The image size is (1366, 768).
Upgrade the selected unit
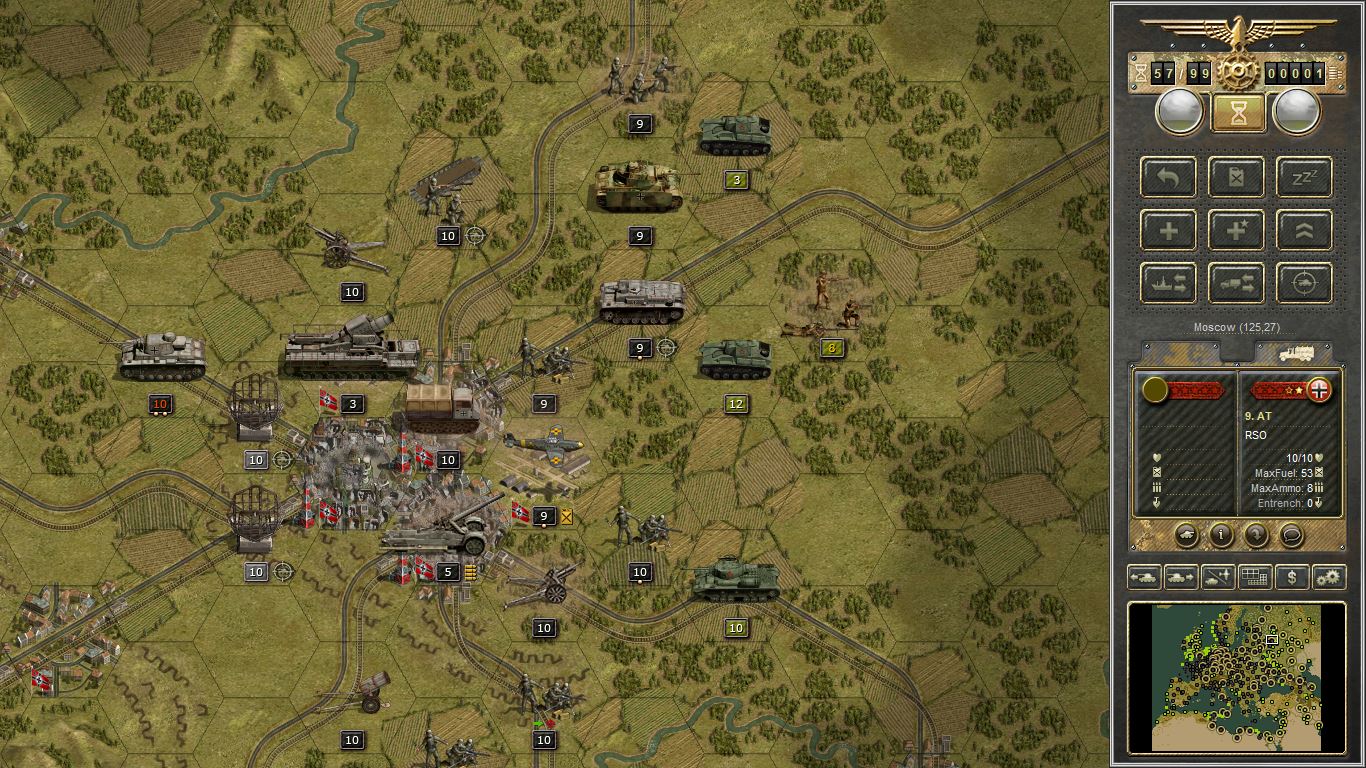[1304, 230]
